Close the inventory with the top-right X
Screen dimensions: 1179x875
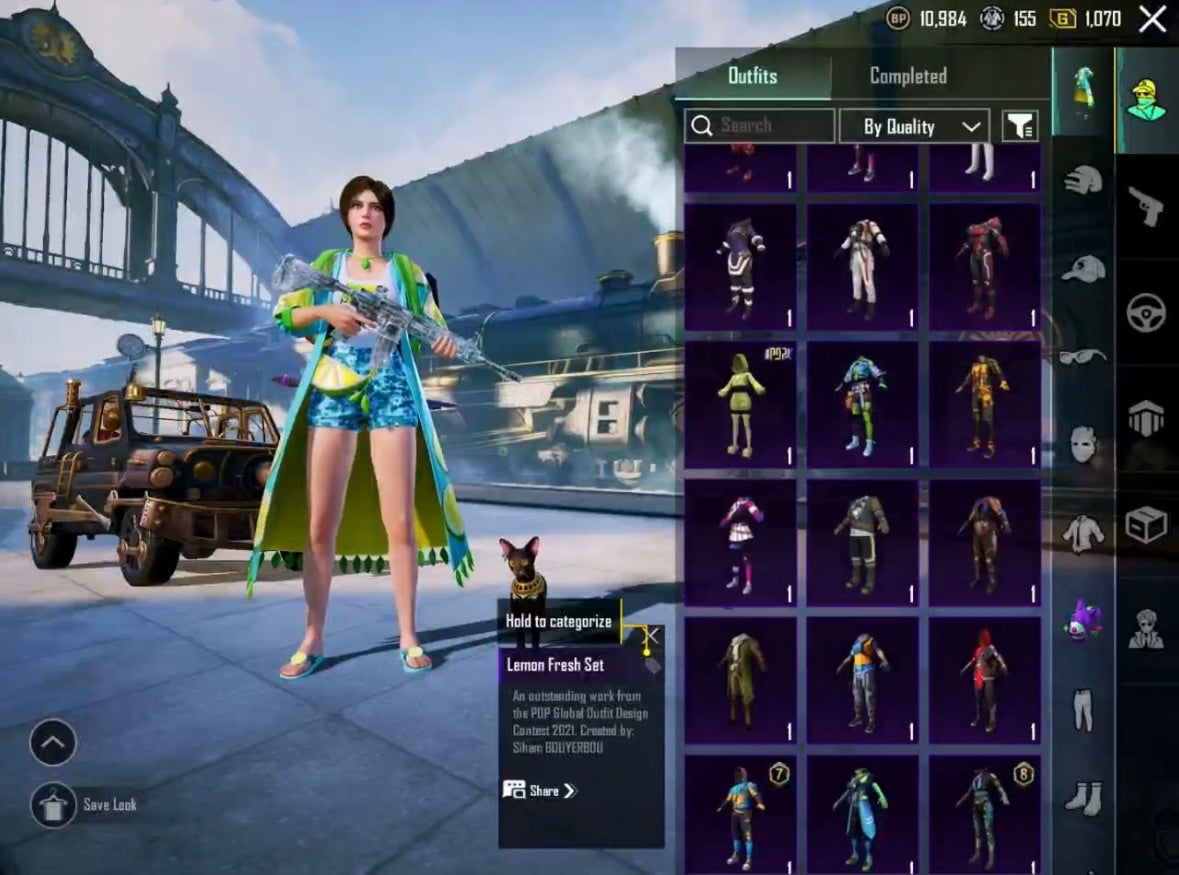1152,19
